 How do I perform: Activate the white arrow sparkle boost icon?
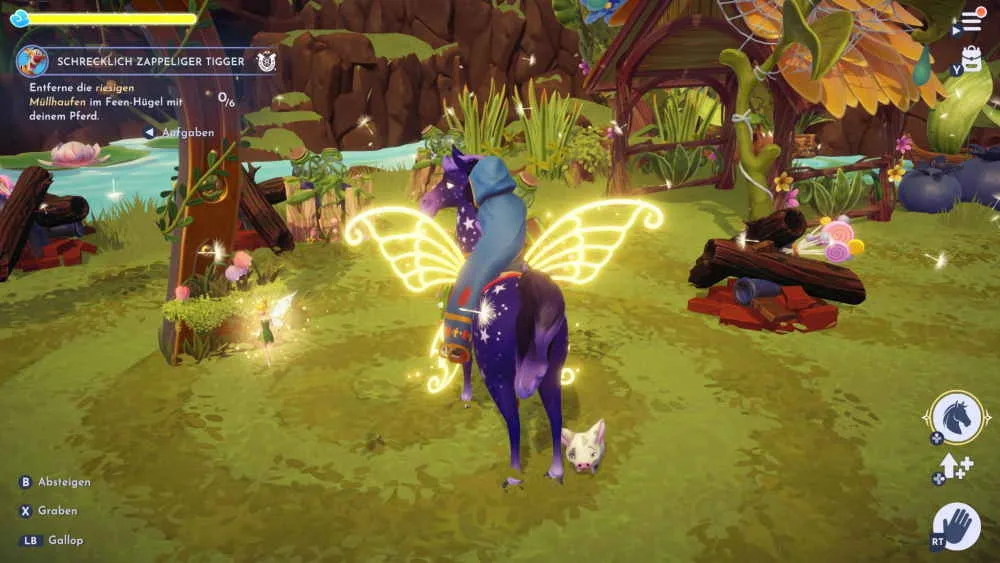tap(954, 467)
